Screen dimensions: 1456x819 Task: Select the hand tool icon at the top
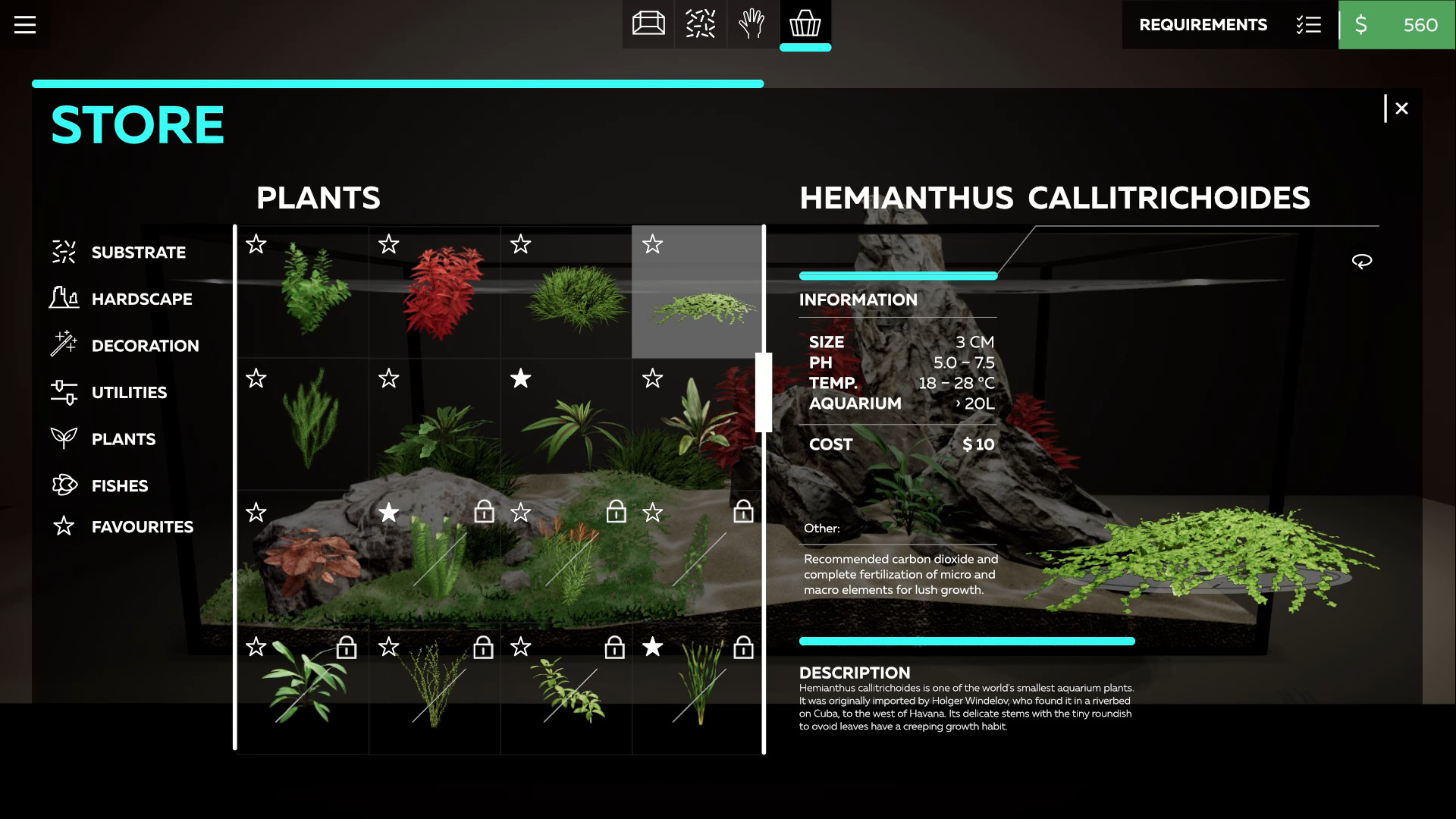coord(752,24)
